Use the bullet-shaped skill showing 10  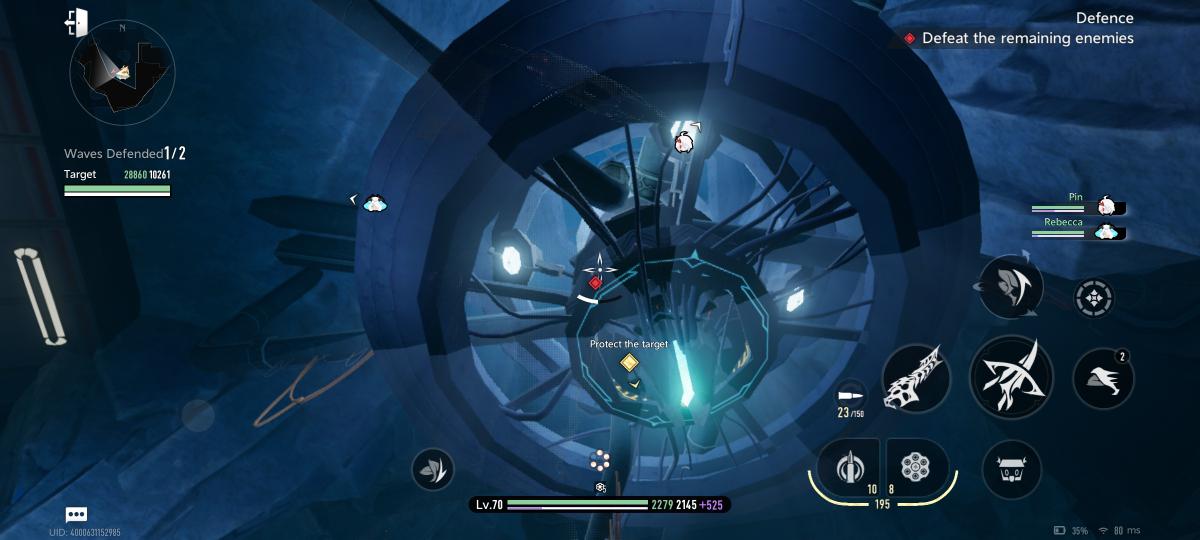849,467
